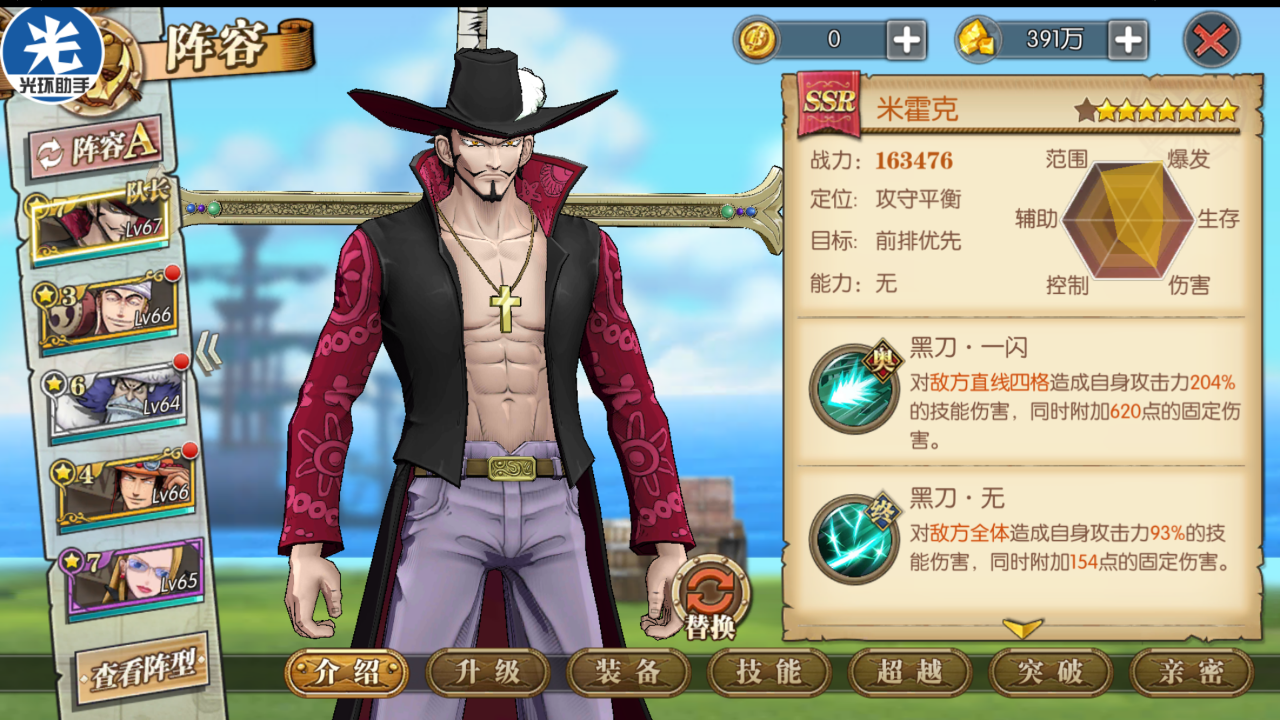The width and height of the screenshot is (1280, 720).
Task: Choose the Lv65 blonde woman with glasses portrait
Action: click(130, 576)
